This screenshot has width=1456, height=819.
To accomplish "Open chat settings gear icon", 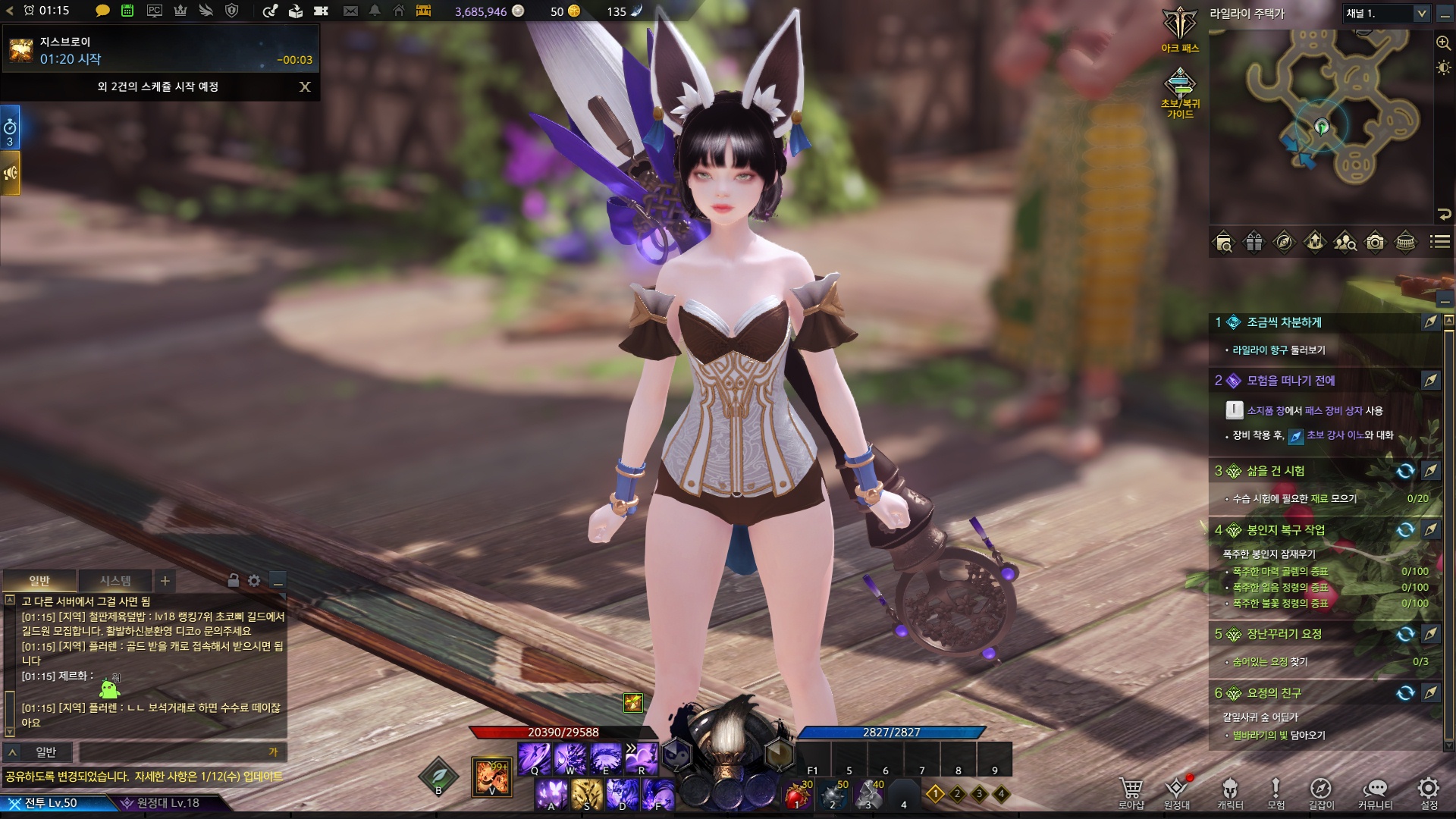I will (254, 581).
